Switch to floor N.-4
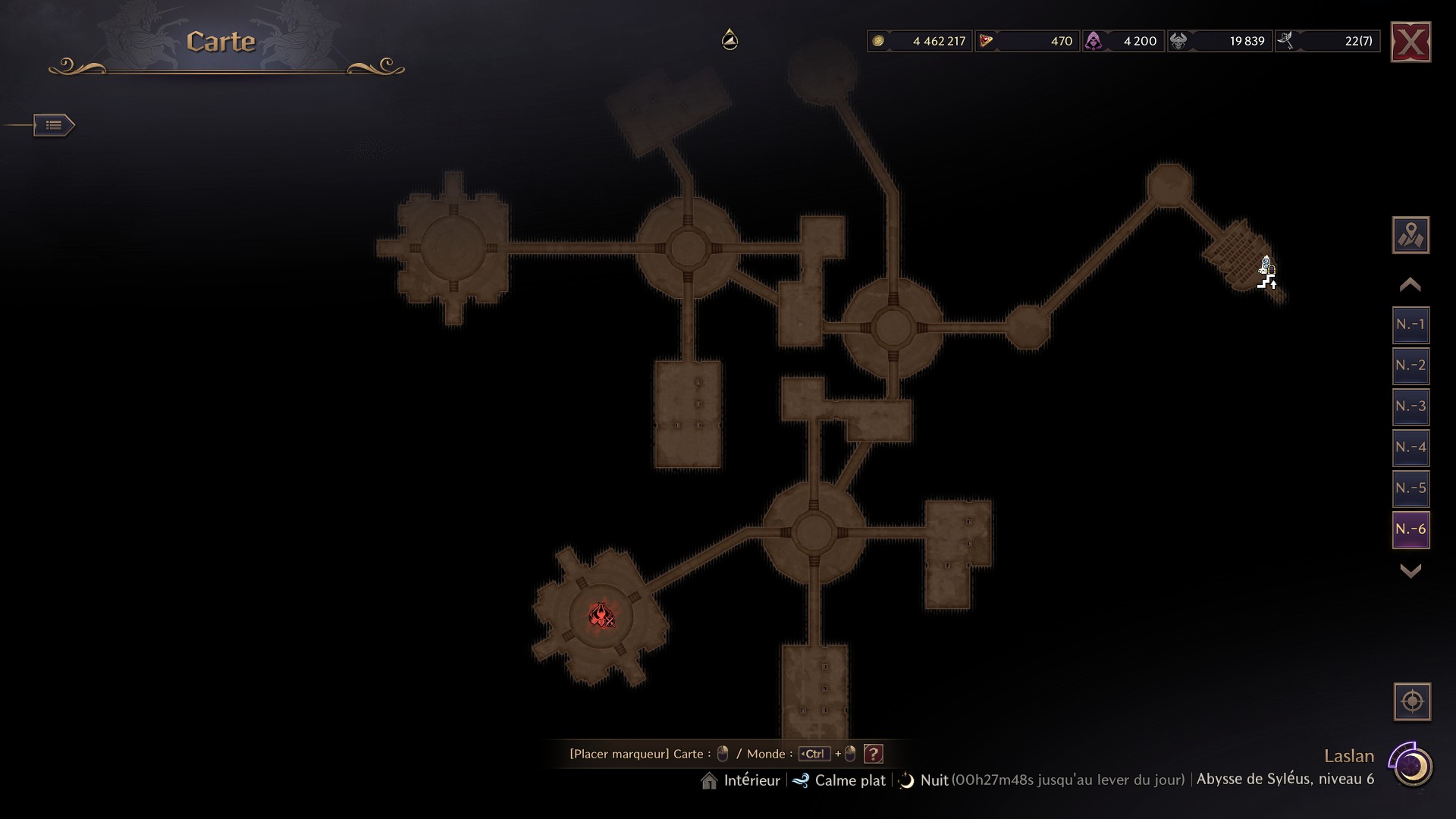Screen dimensions: 1456x819 (x=1410, y=447)
